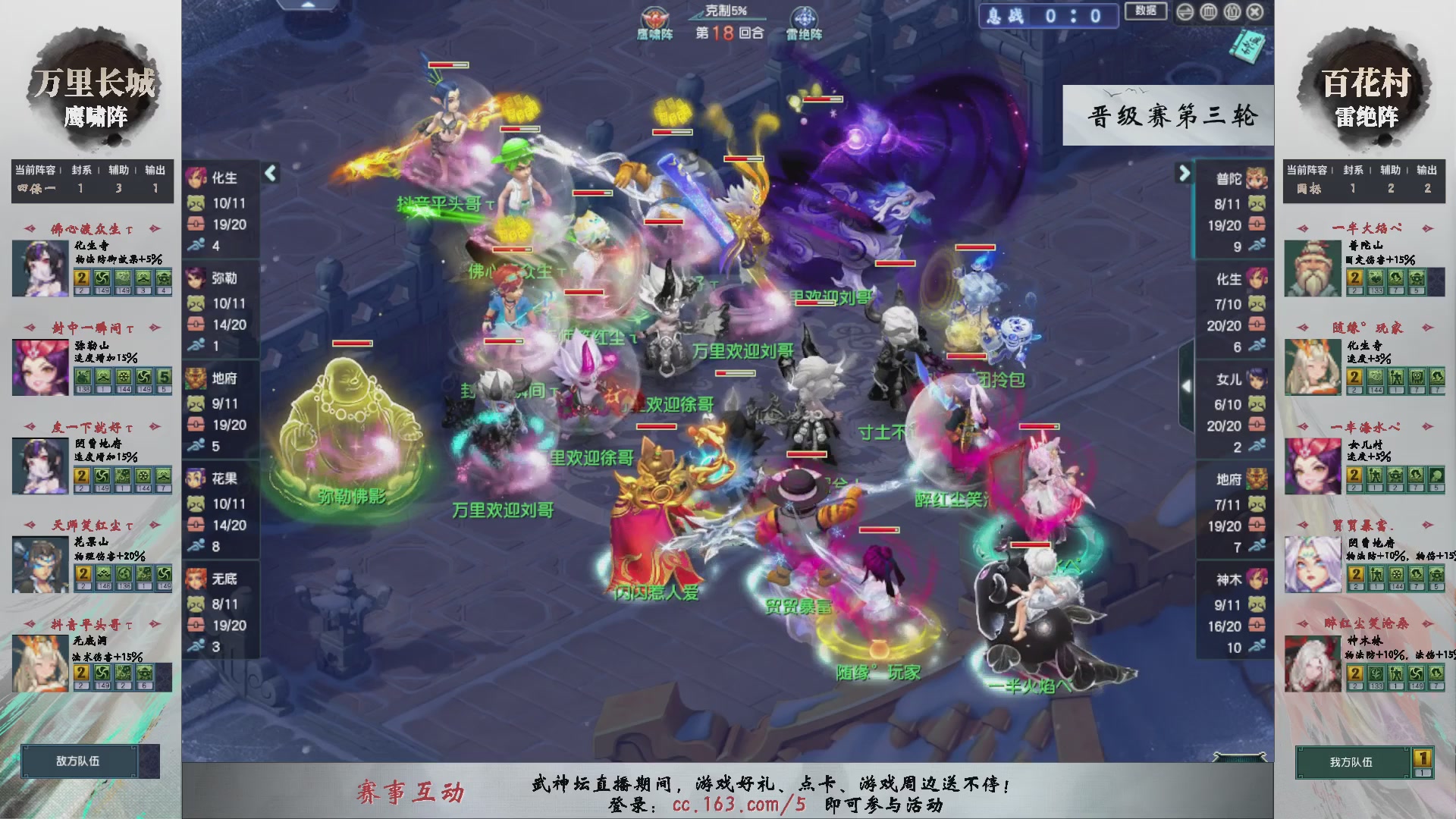Collapse the left lineup panel with its chevron
This screenshot has height=819, width=1456.
pyautogui.click(x=270, y=173)
